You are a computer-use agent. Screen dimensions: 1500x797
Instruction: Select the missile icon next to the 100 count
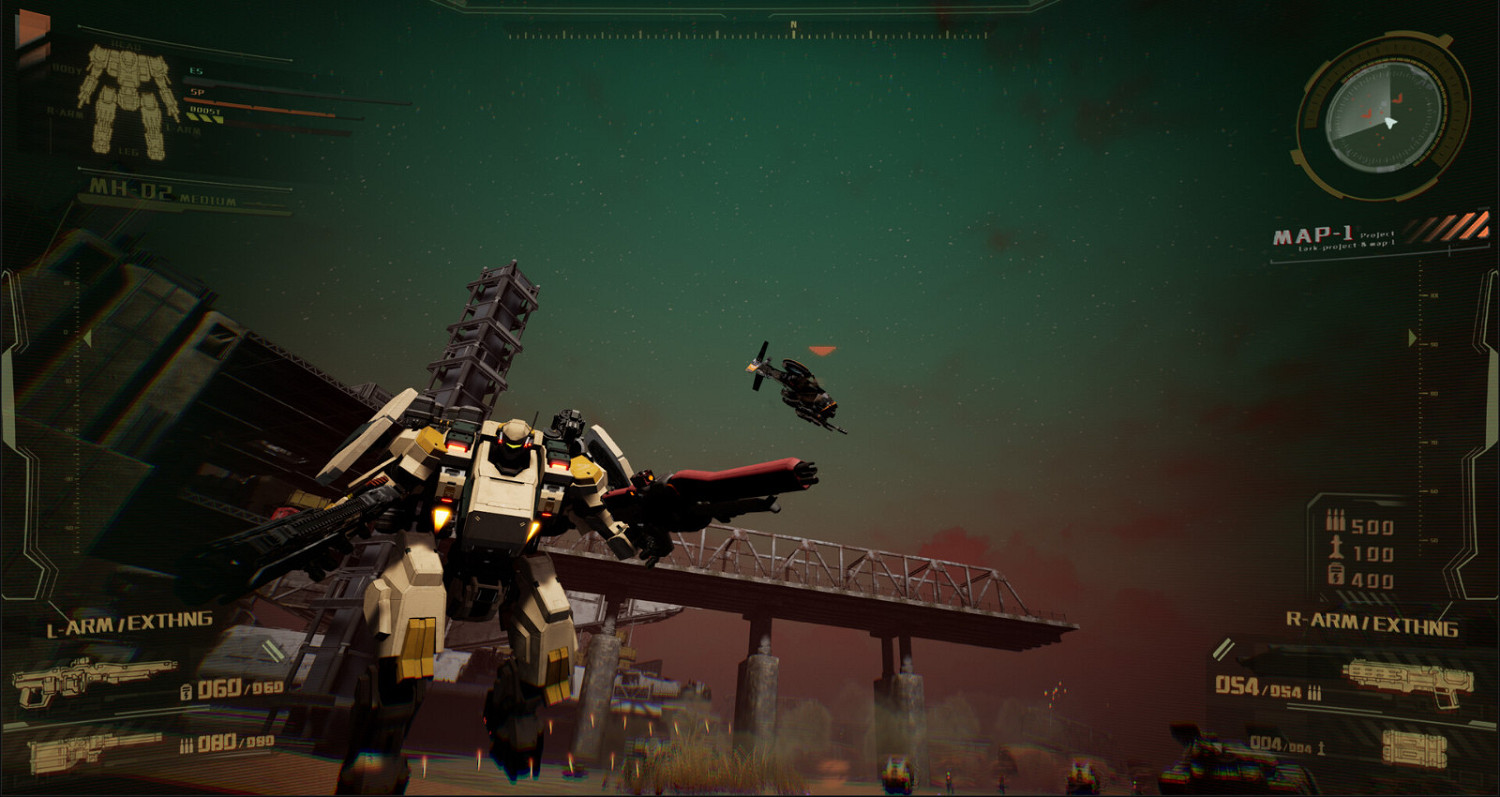1336,546
